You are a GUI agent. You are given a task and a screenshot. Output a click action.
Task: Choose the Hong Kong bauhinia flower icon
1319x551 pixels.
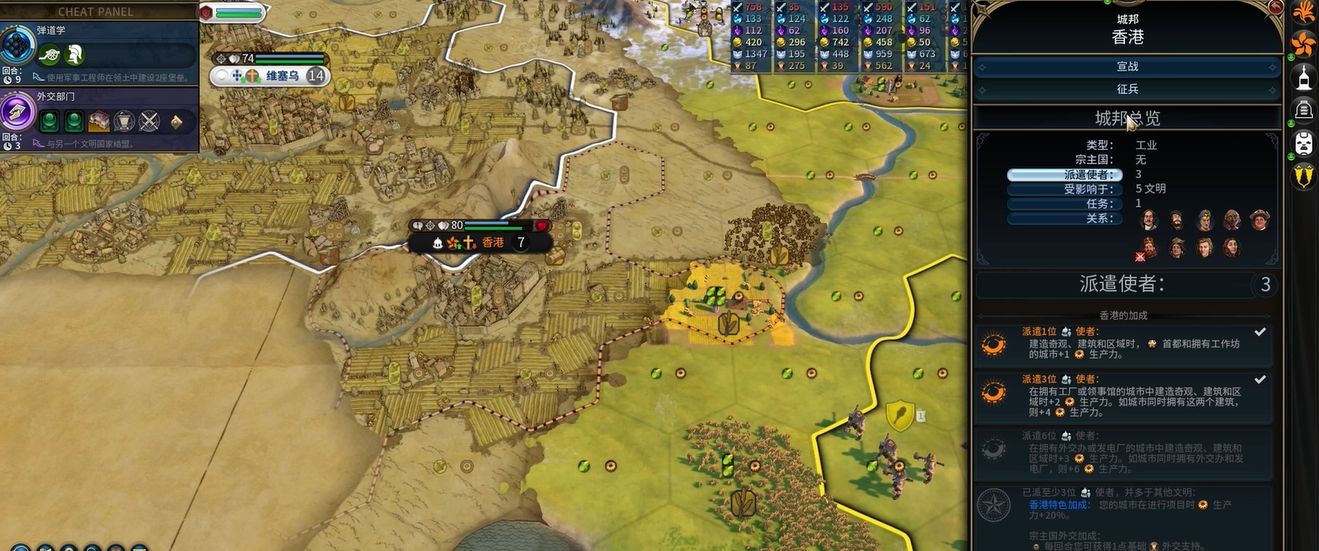coord(1303,43)
